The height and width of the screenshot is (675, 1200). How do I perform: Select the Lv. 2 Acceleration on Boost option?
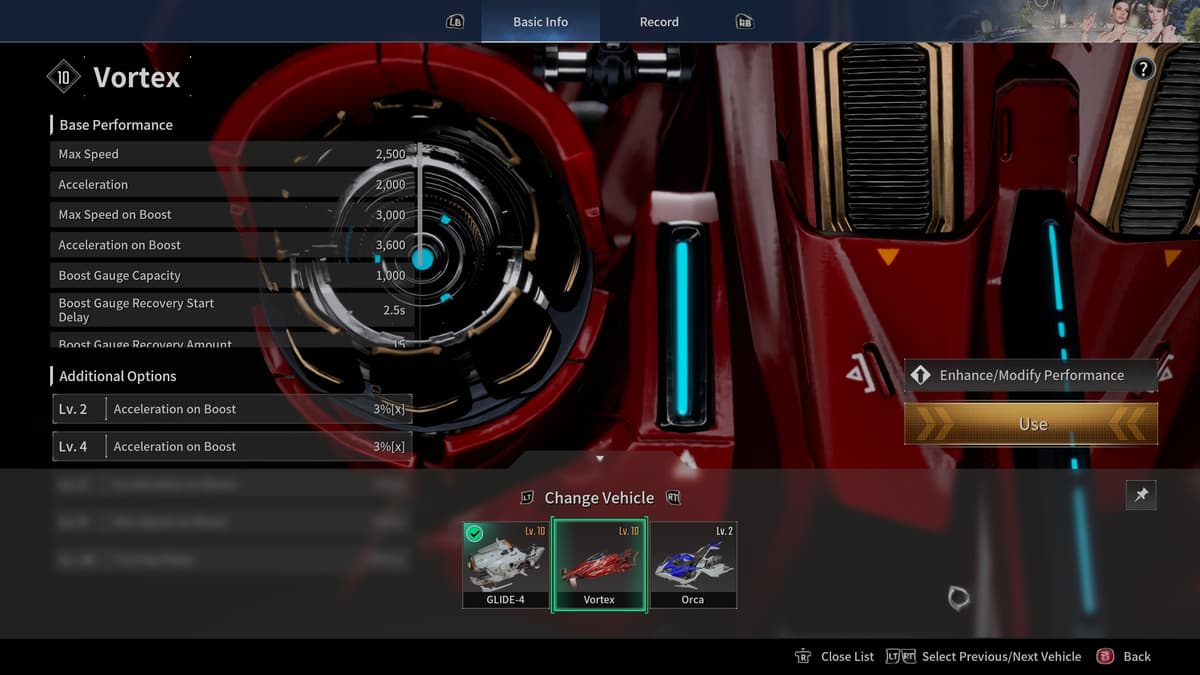coord(232,409)
